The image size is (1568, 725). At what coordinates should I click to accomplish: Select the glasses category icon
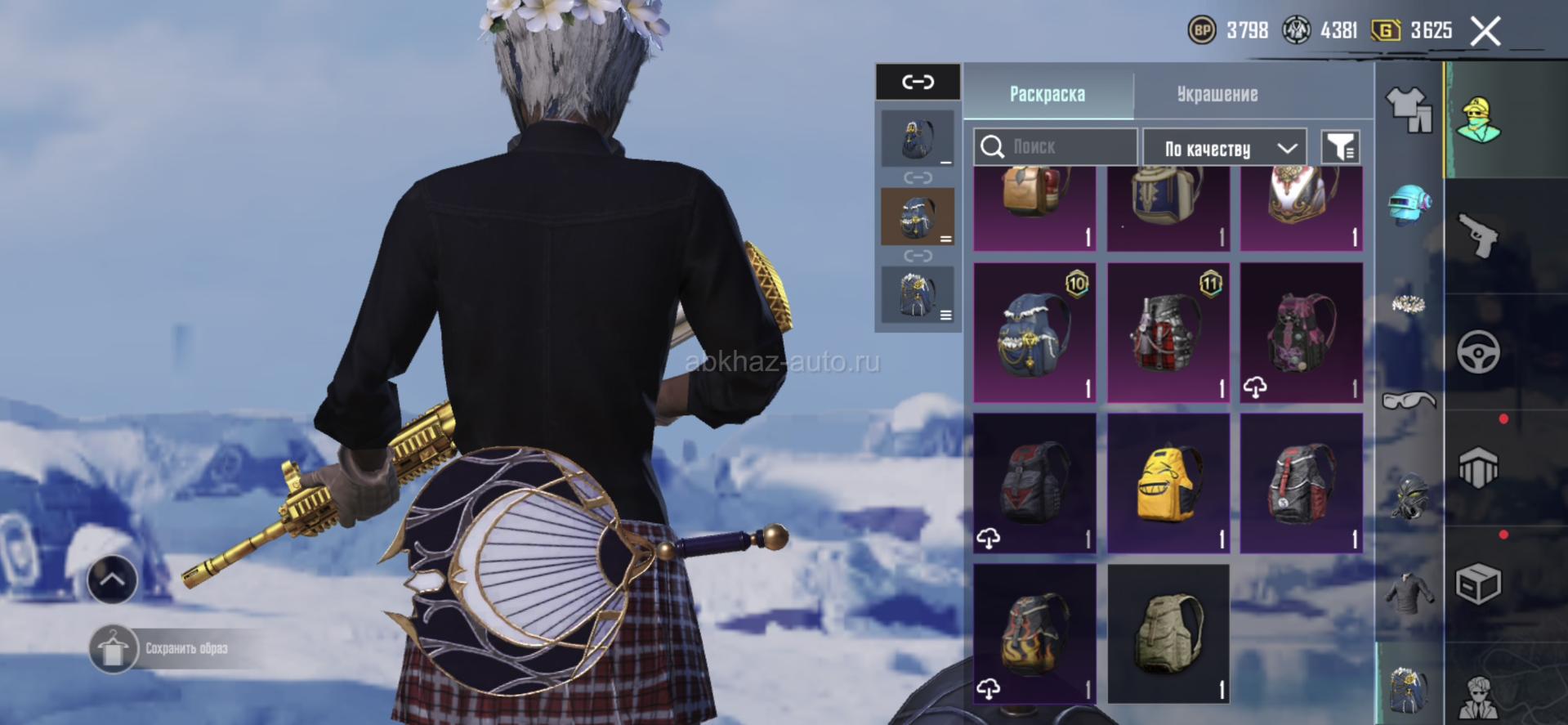[x=1409, y=400]
